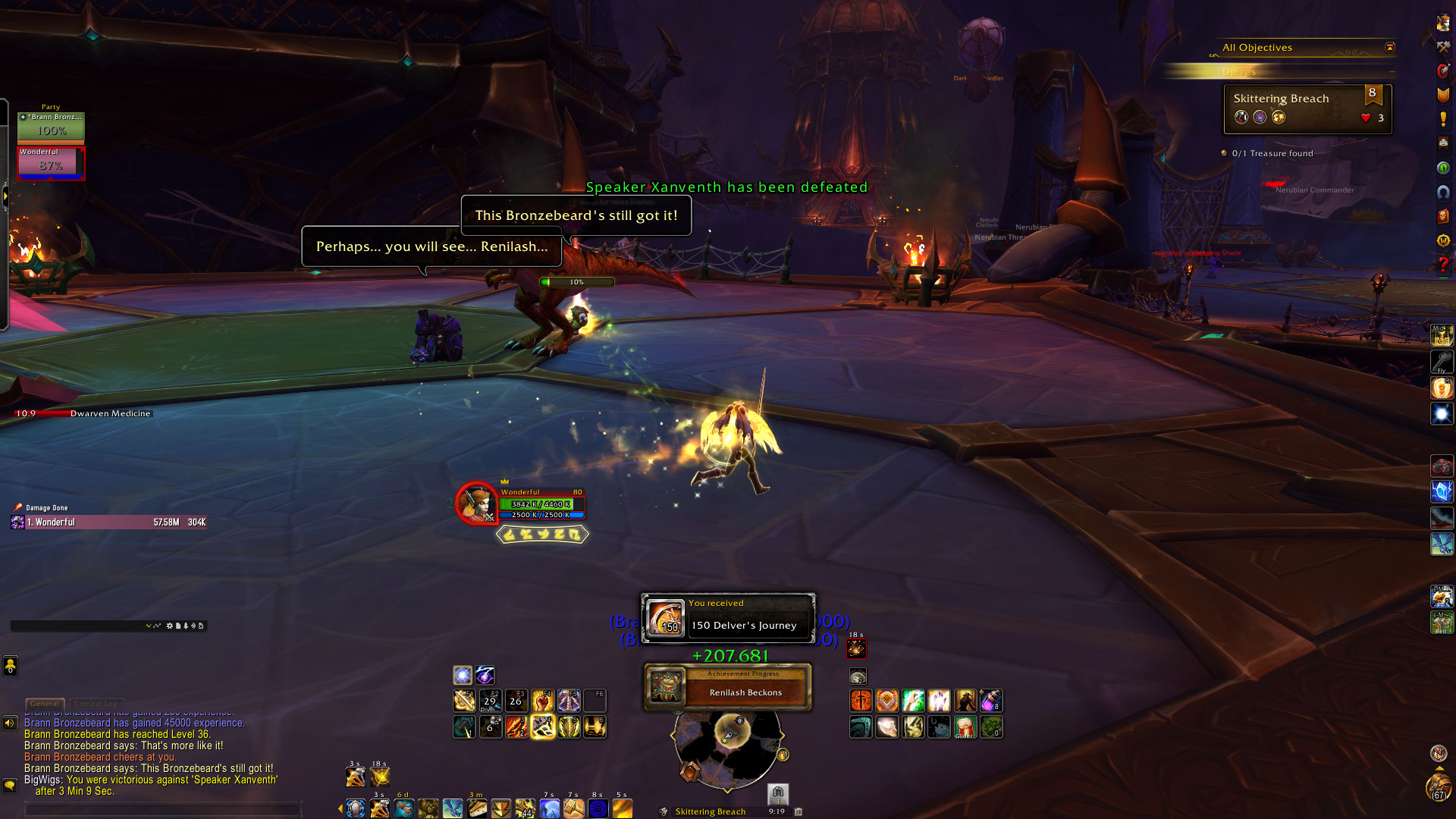The image size is (1456, 819).
Task: Activate the orange shield ability icon
Action: point(886,700)
